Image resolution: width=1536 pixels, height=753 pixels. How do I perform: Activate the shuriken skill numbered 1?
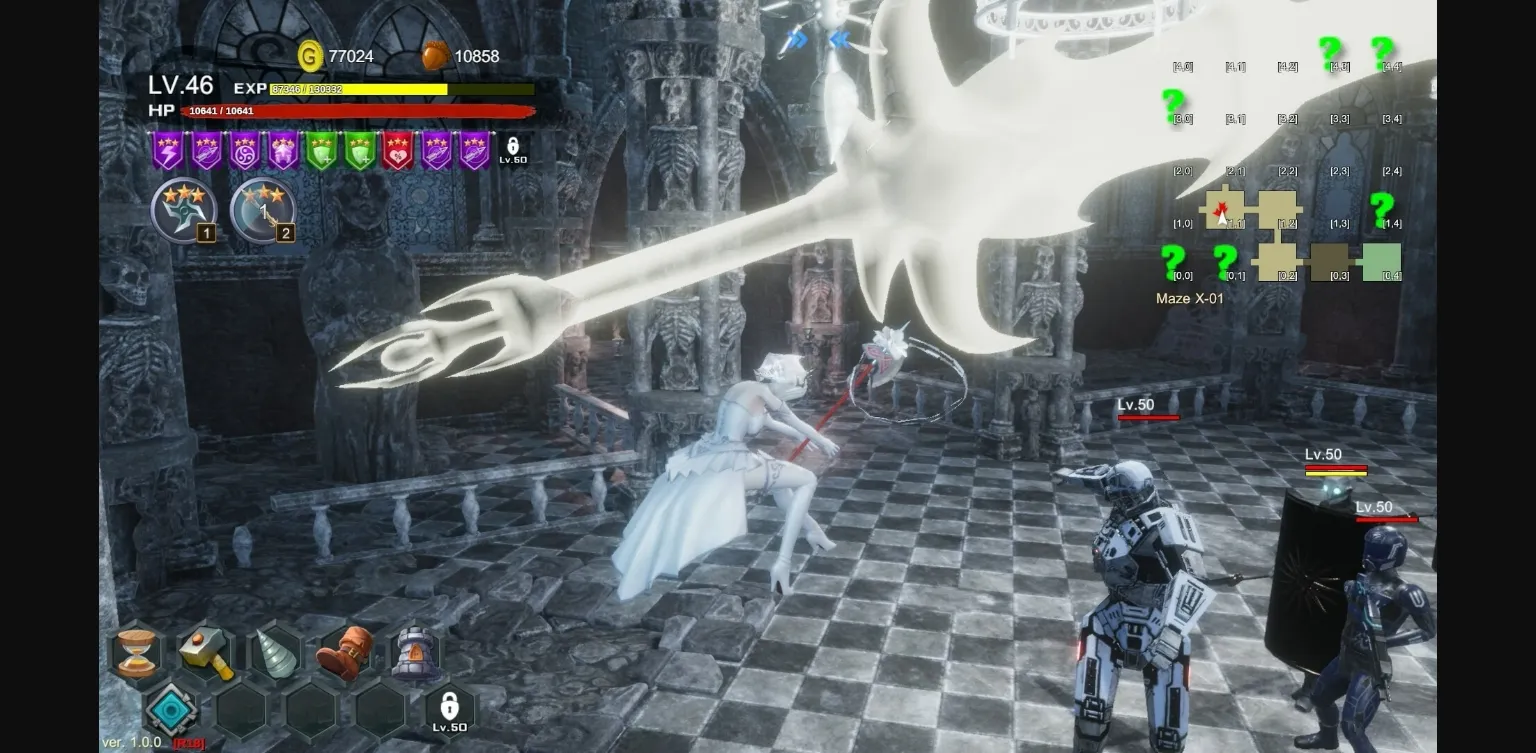[183, 211]
